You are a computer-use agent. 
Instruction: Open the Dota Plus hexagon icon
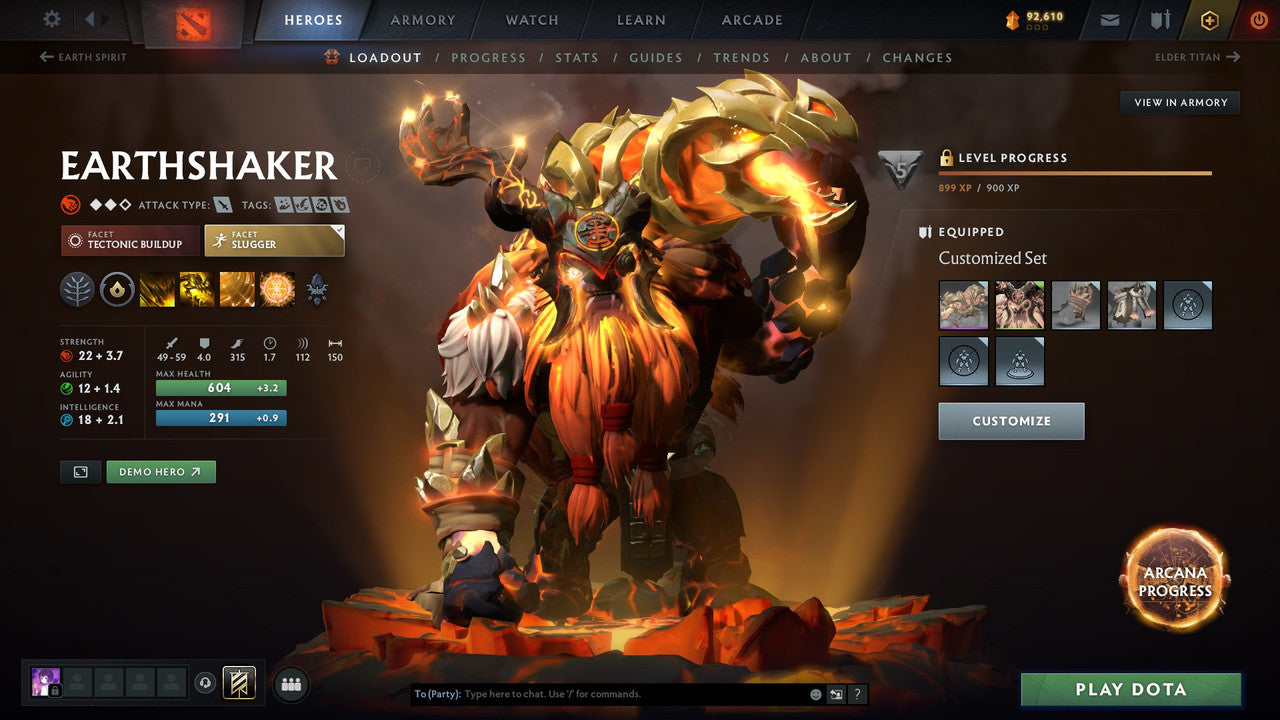(1210, 19)
